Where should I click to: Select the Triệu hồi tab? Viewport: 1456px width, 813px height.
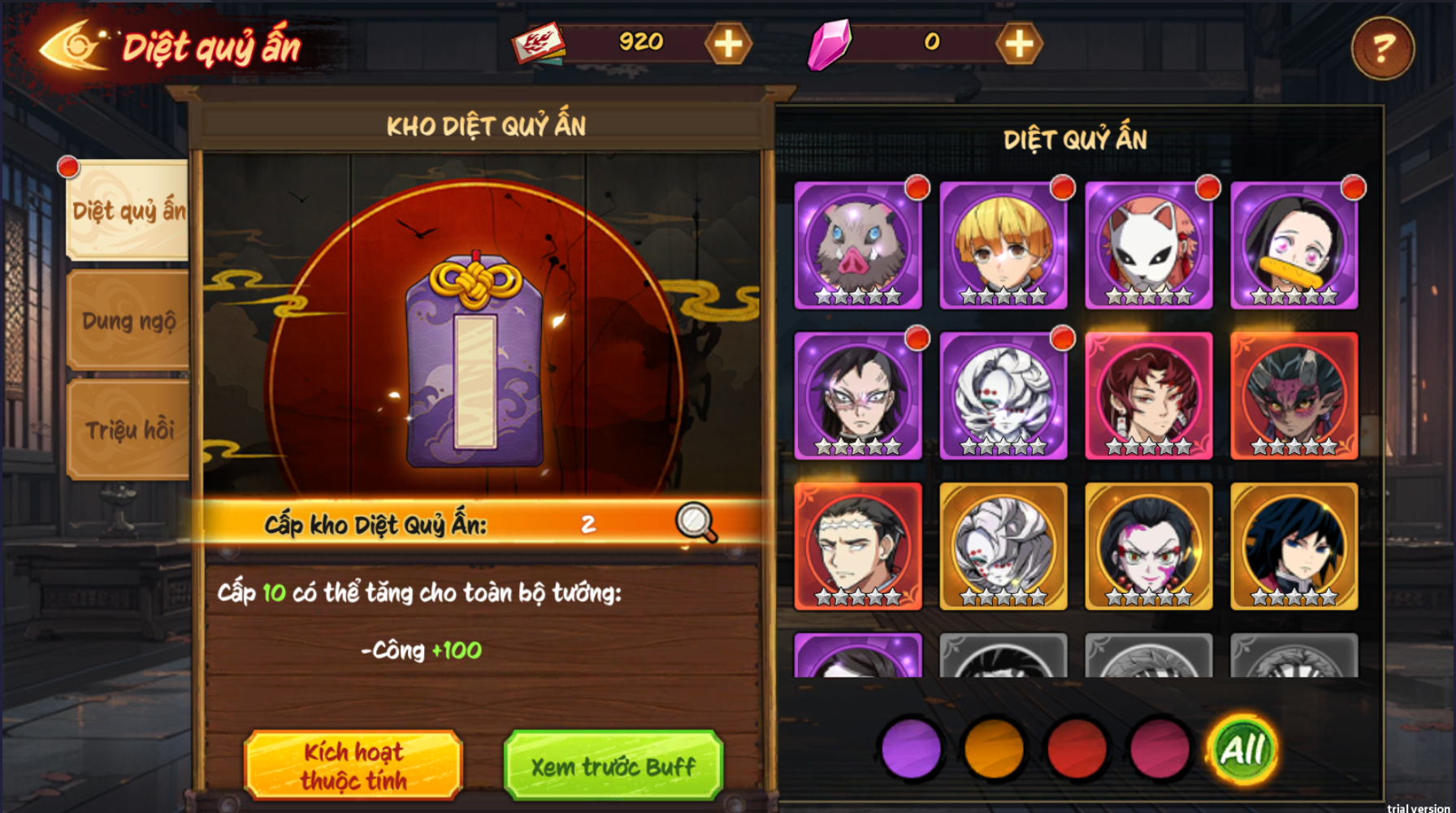[128, 430]
